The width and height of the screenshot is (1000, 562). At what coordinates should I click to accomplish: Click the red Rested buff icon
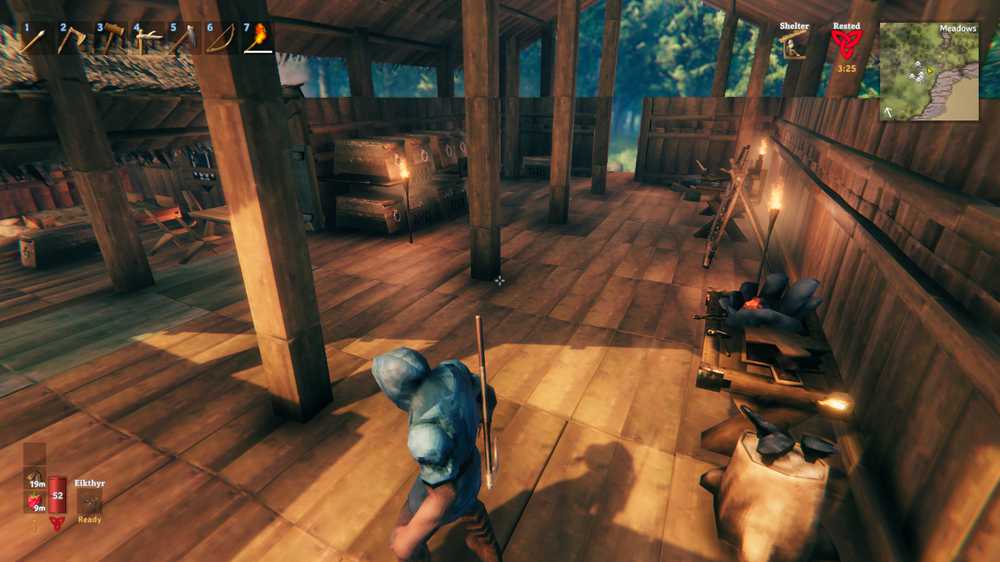(845, 45)
